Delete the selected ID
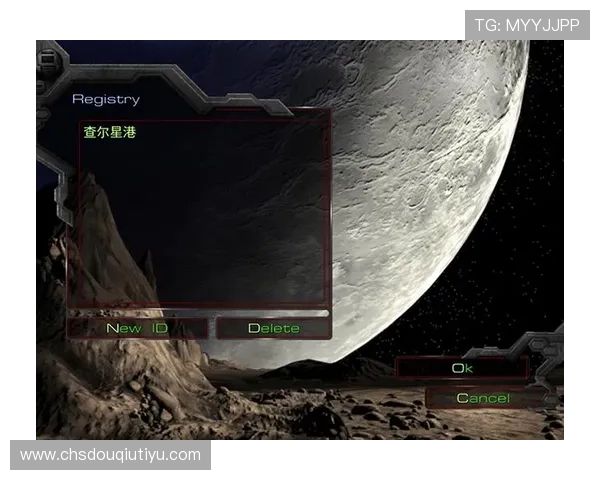The width and height of the screenshot is (600, 480). [x=273, y=328]
